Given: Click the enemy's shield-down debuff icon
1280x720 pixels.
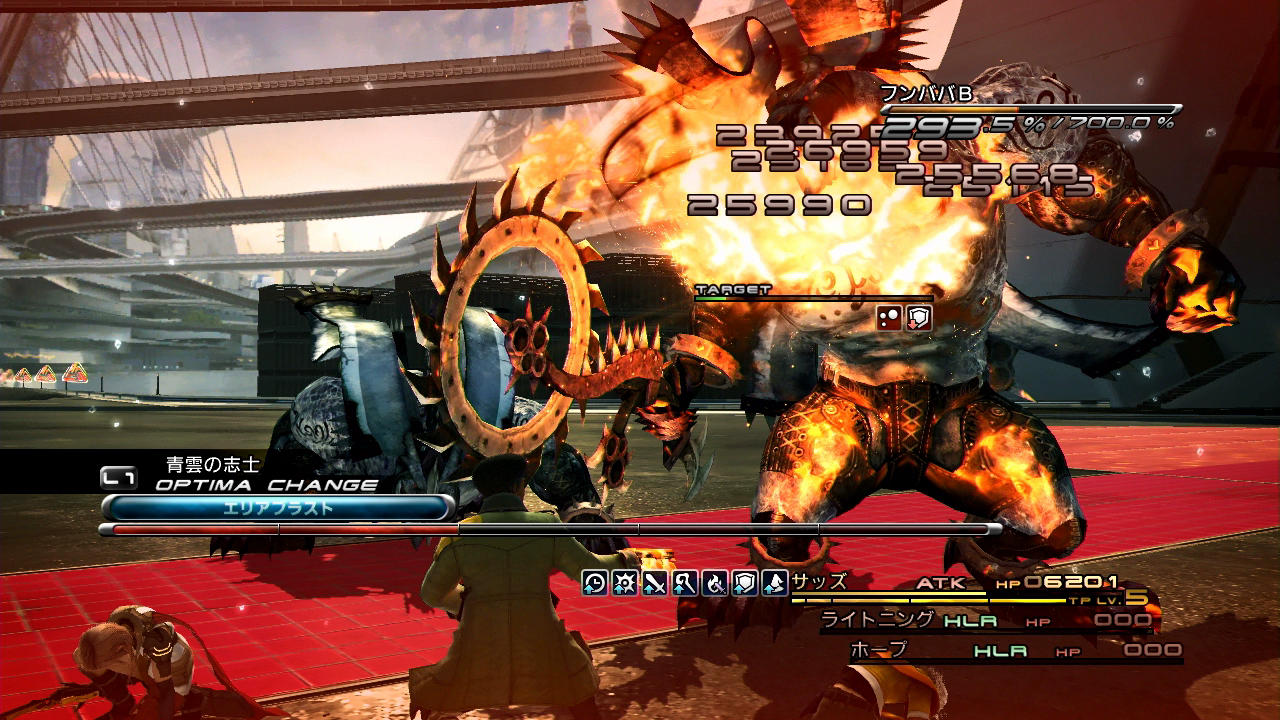Looking at the screenshot, I should click(919, 318).
